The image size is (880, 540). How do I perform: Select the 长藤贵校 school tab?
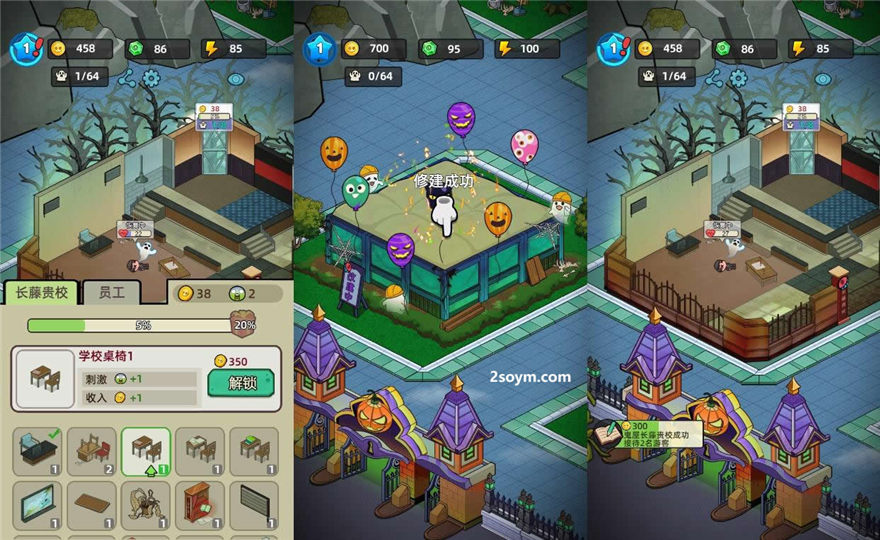[x=41, y=292]
